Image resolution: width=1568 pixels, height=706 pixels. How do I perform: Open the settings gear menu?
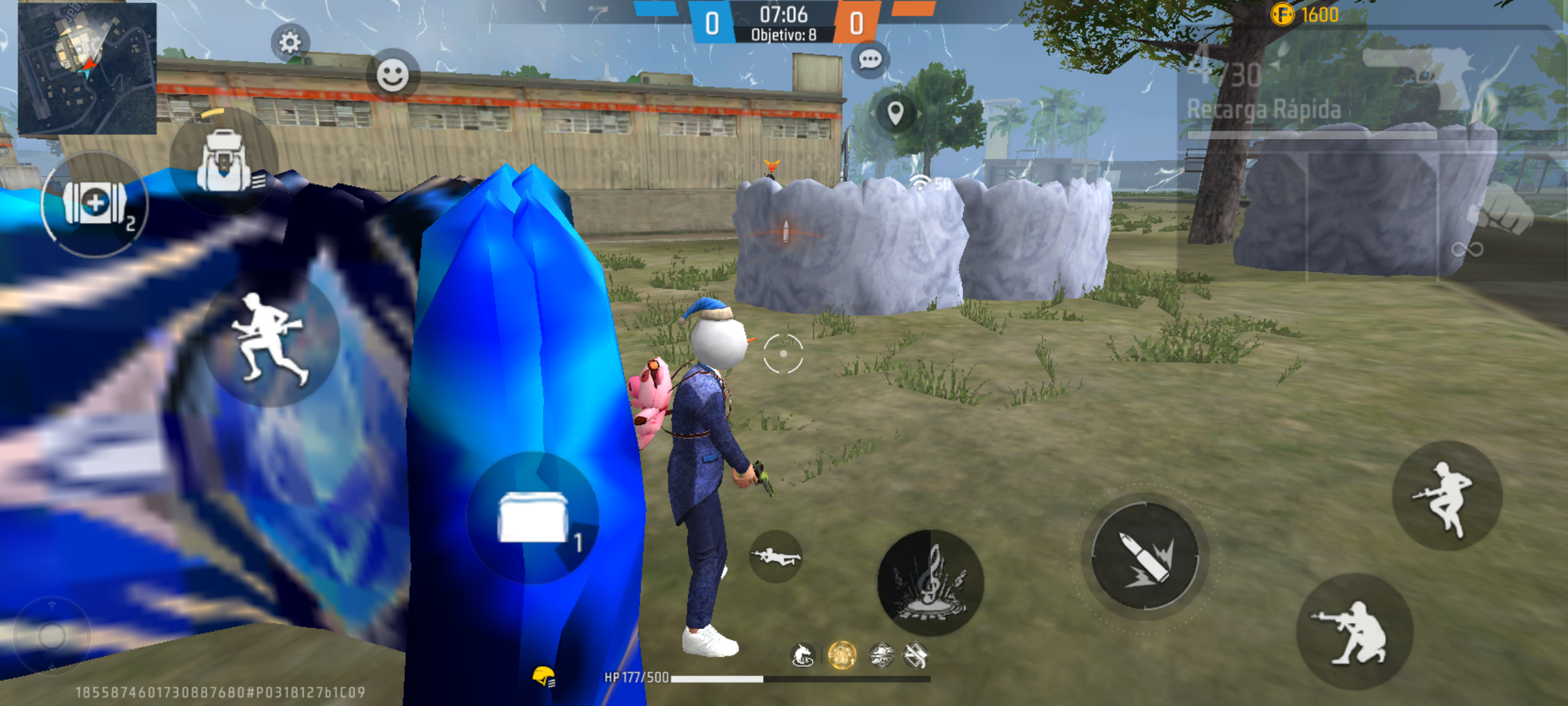tap(290, 43)
